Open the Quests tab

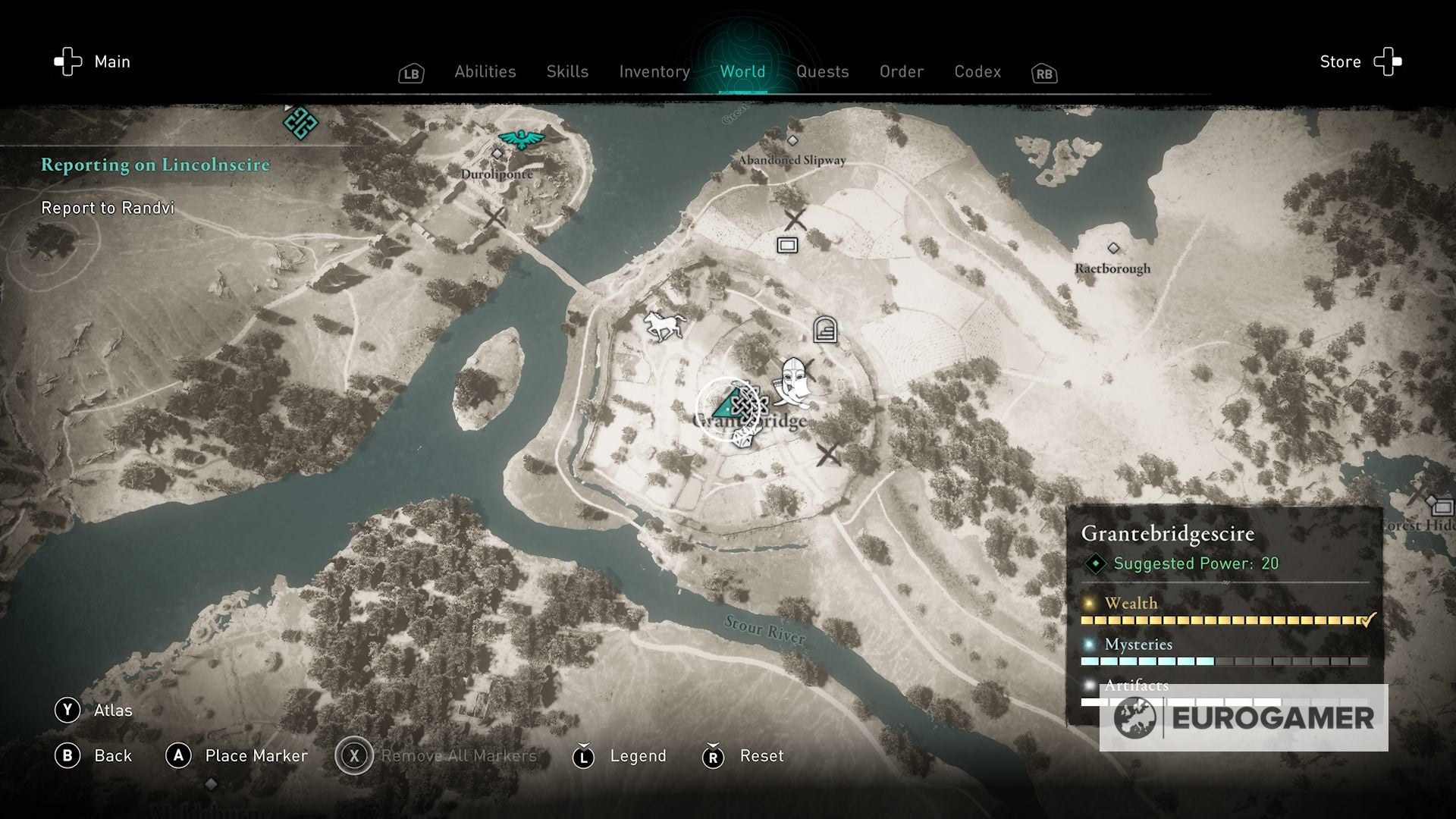[822, 71]
